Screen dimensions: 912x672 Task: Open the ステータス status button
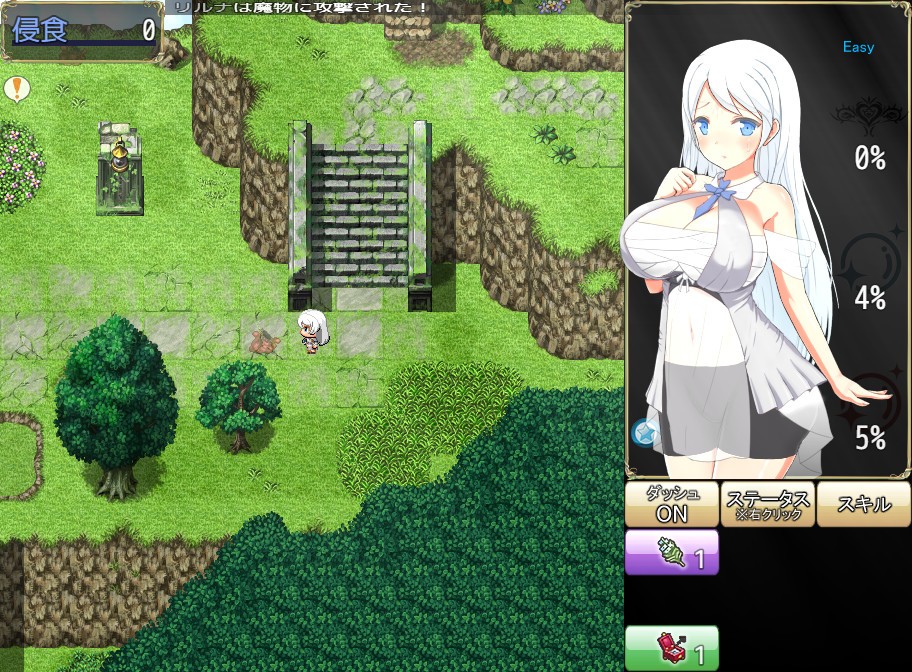[767, 504]
